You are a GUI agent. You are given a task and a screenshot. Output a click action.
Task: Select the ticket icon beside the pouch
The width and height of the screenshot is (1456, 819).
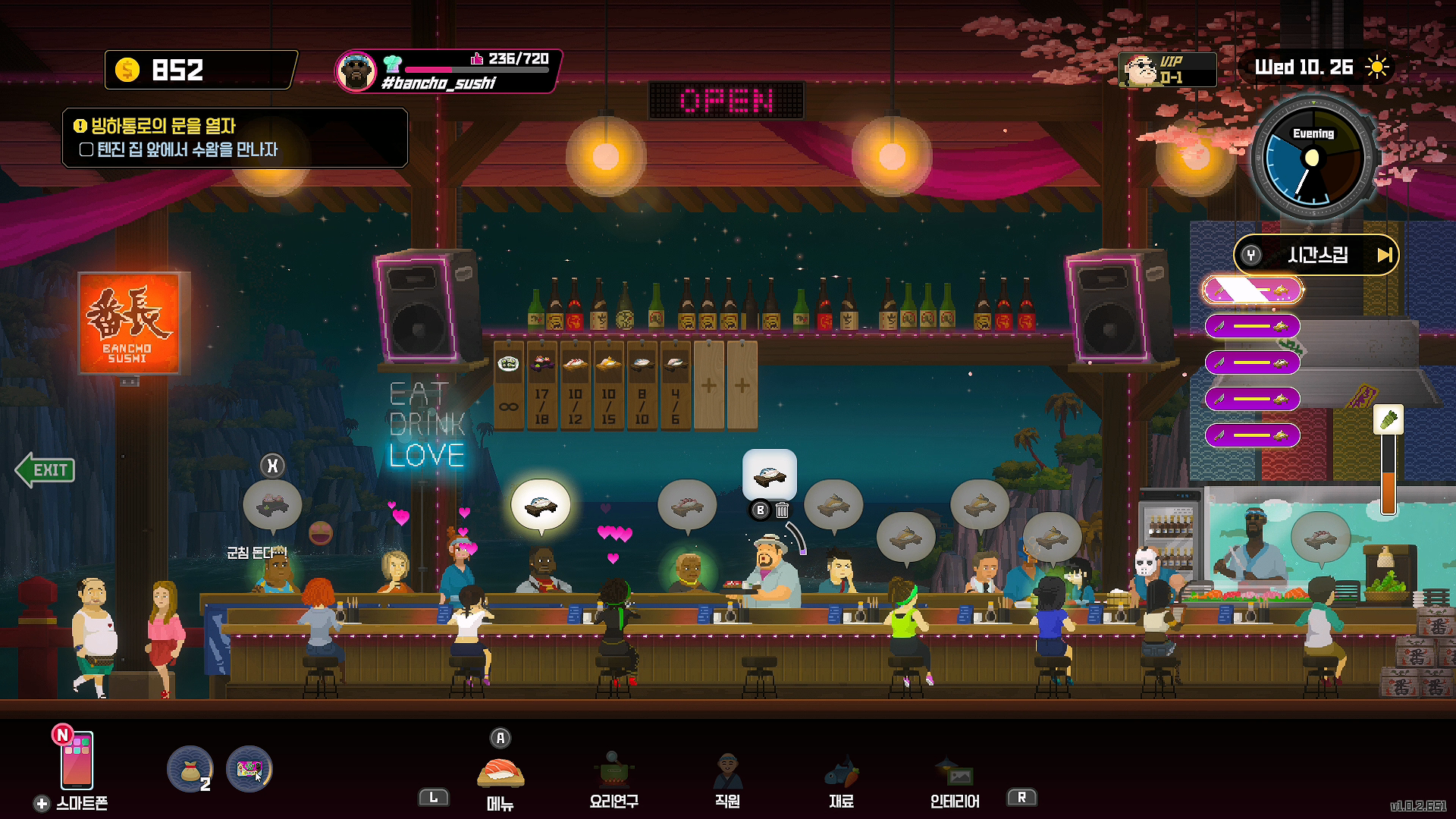pos(249,769)
